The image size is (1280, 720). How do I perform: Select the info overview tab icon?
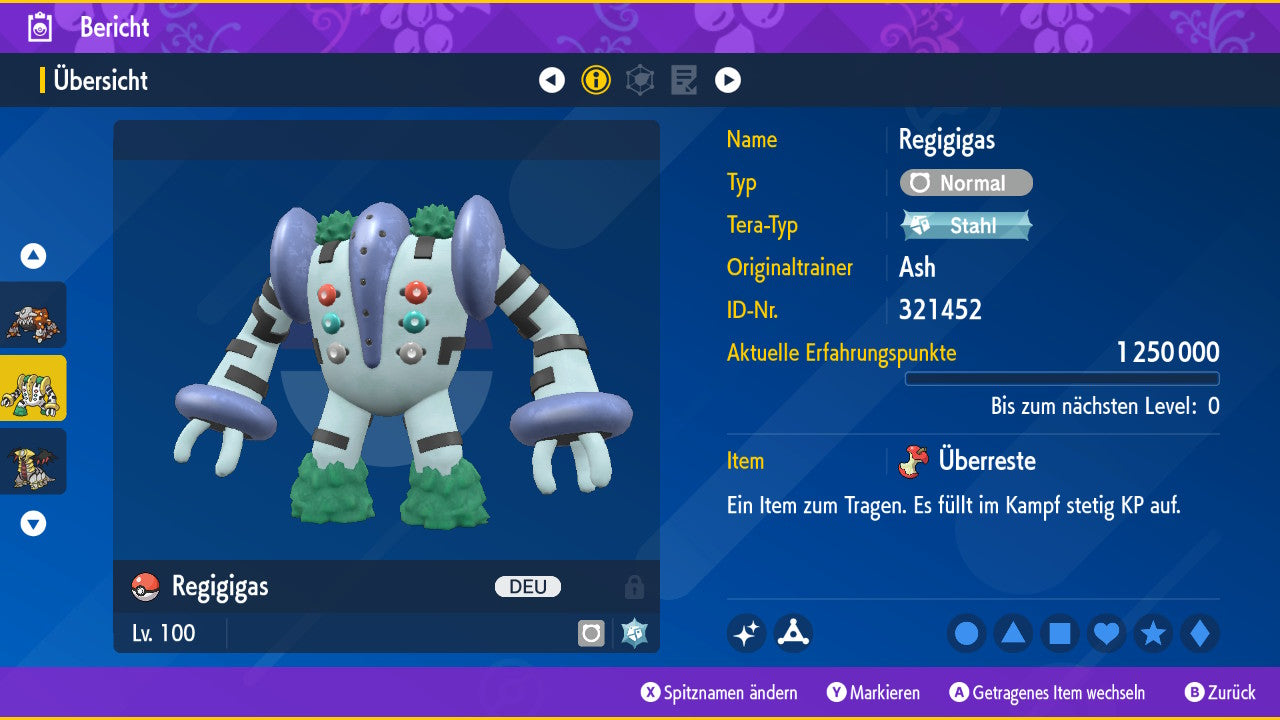pyautogui.click(x=596, y=80)
